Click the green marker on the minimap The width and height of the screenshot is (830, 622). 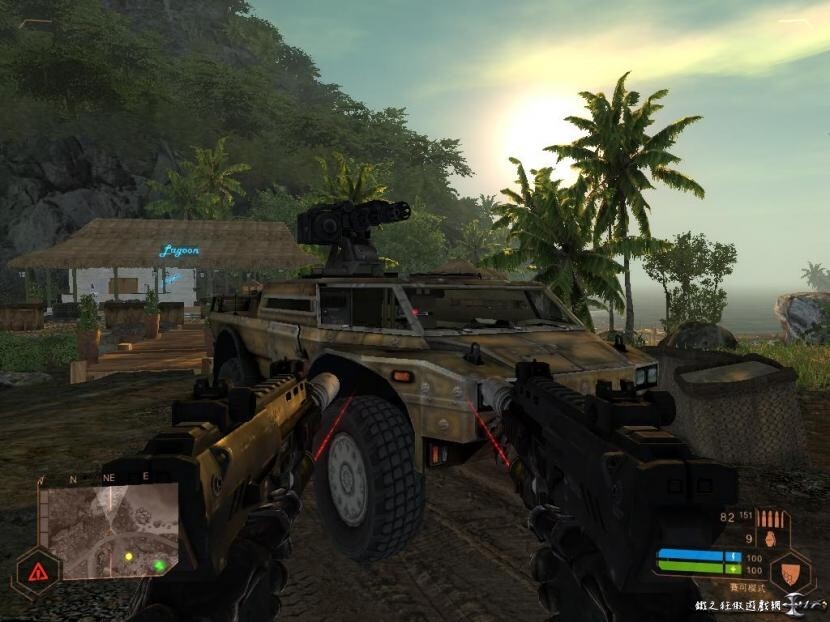(158, 566)
